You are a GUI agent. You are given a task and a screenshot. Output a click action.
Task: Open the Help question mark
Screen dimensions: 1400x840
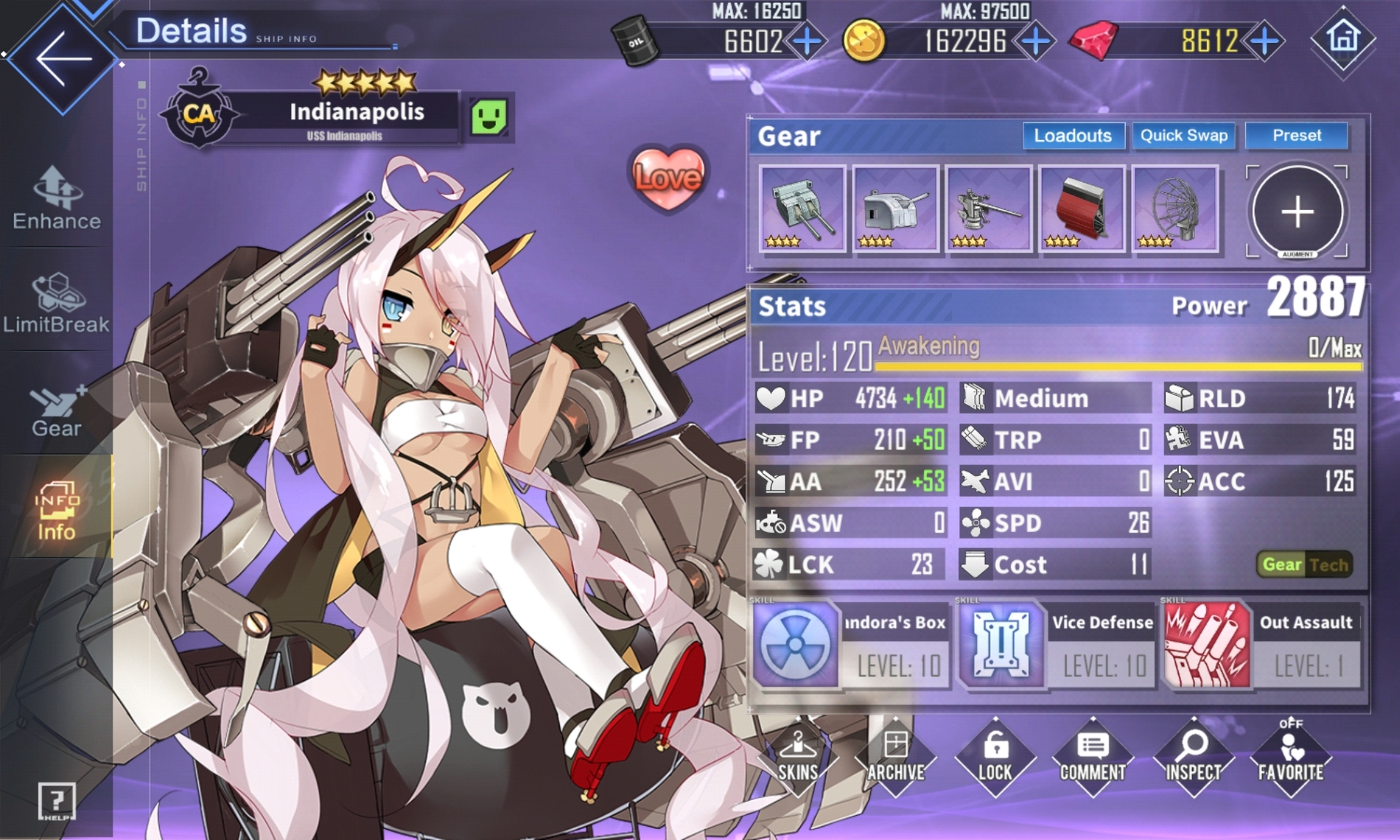[56, 801]
